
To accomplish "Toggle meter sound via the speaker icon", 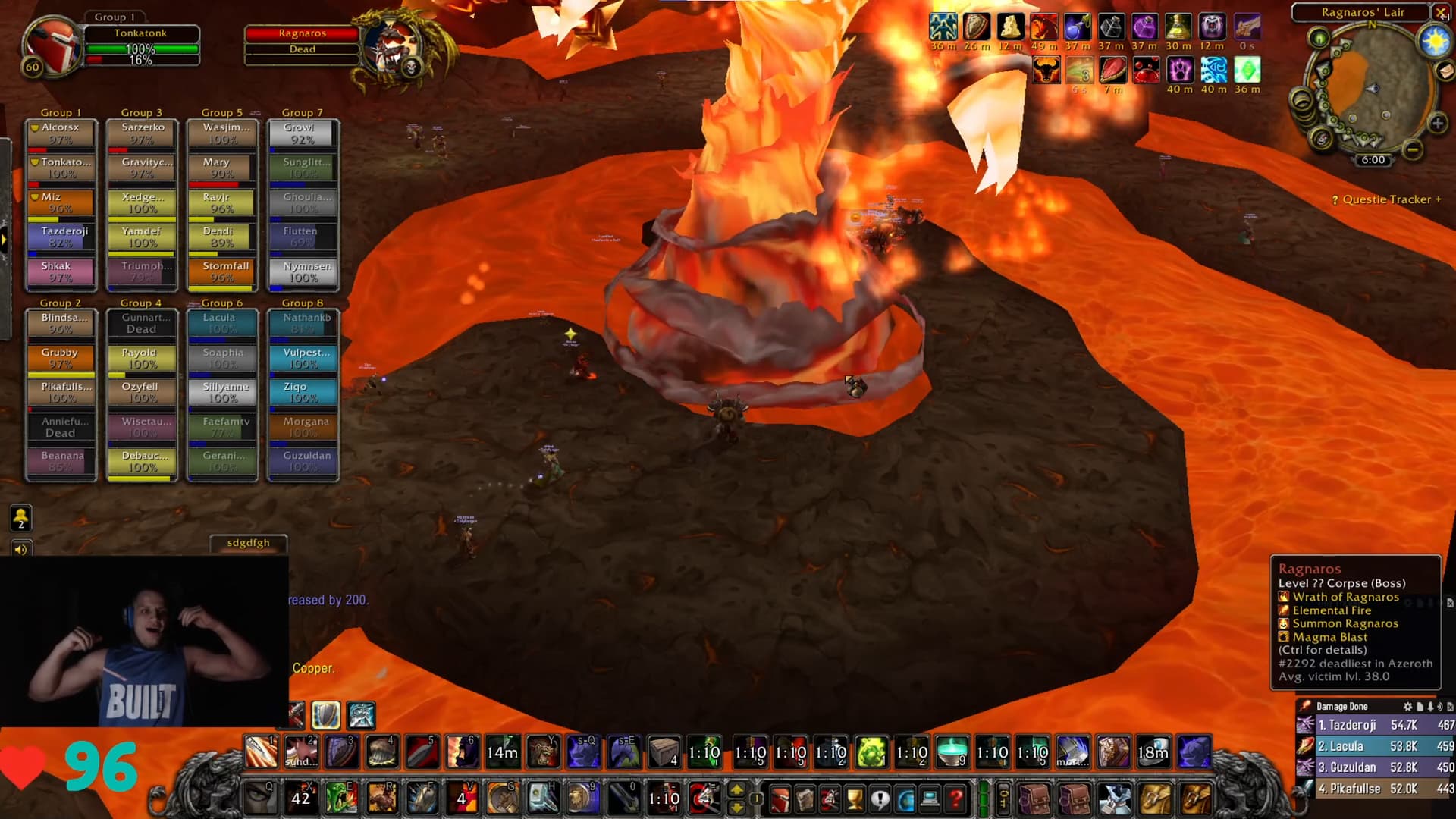I will coord(1439,706).
